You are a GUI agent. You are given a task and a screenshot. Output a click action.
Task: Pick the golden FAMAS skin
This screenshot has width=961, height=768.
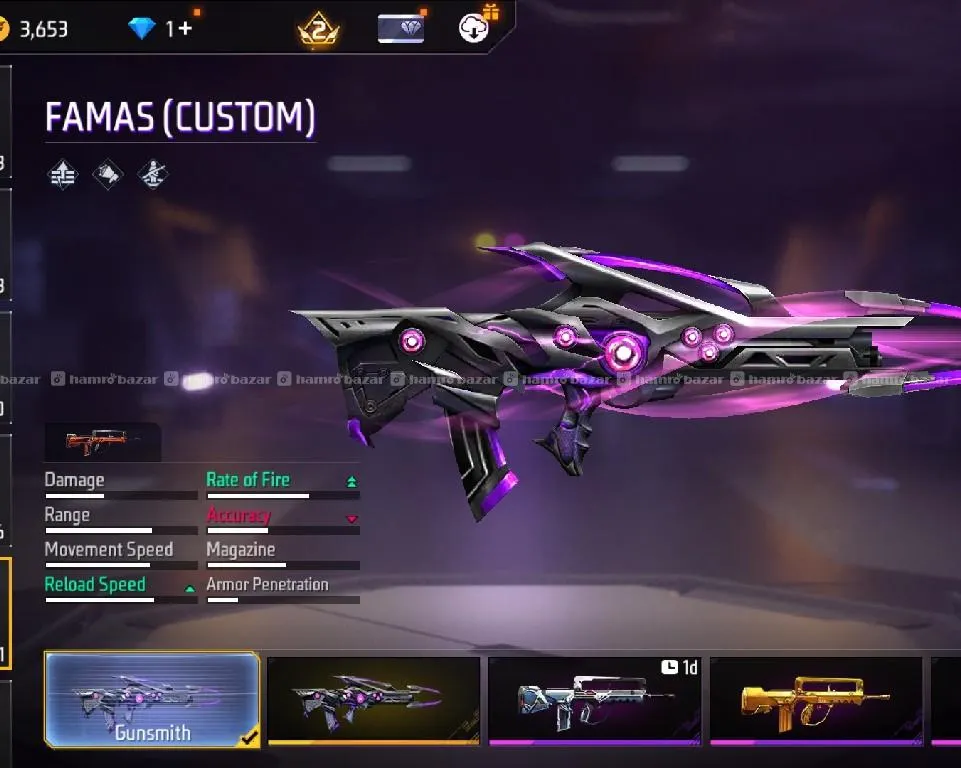click(x=815, y=699)
